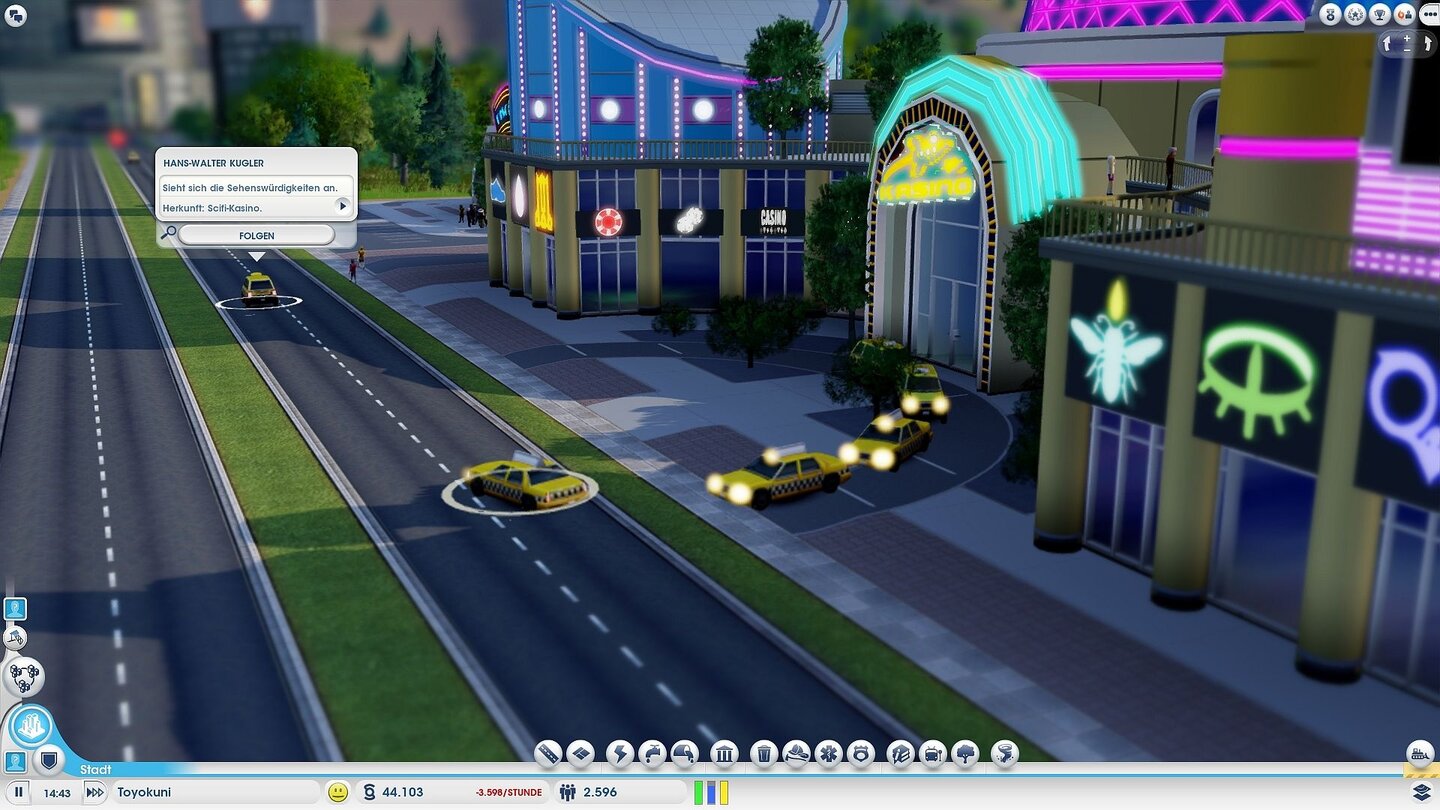
Task: Expand Hans-Walter Kugler's details arrow
Action: point(344,206)
